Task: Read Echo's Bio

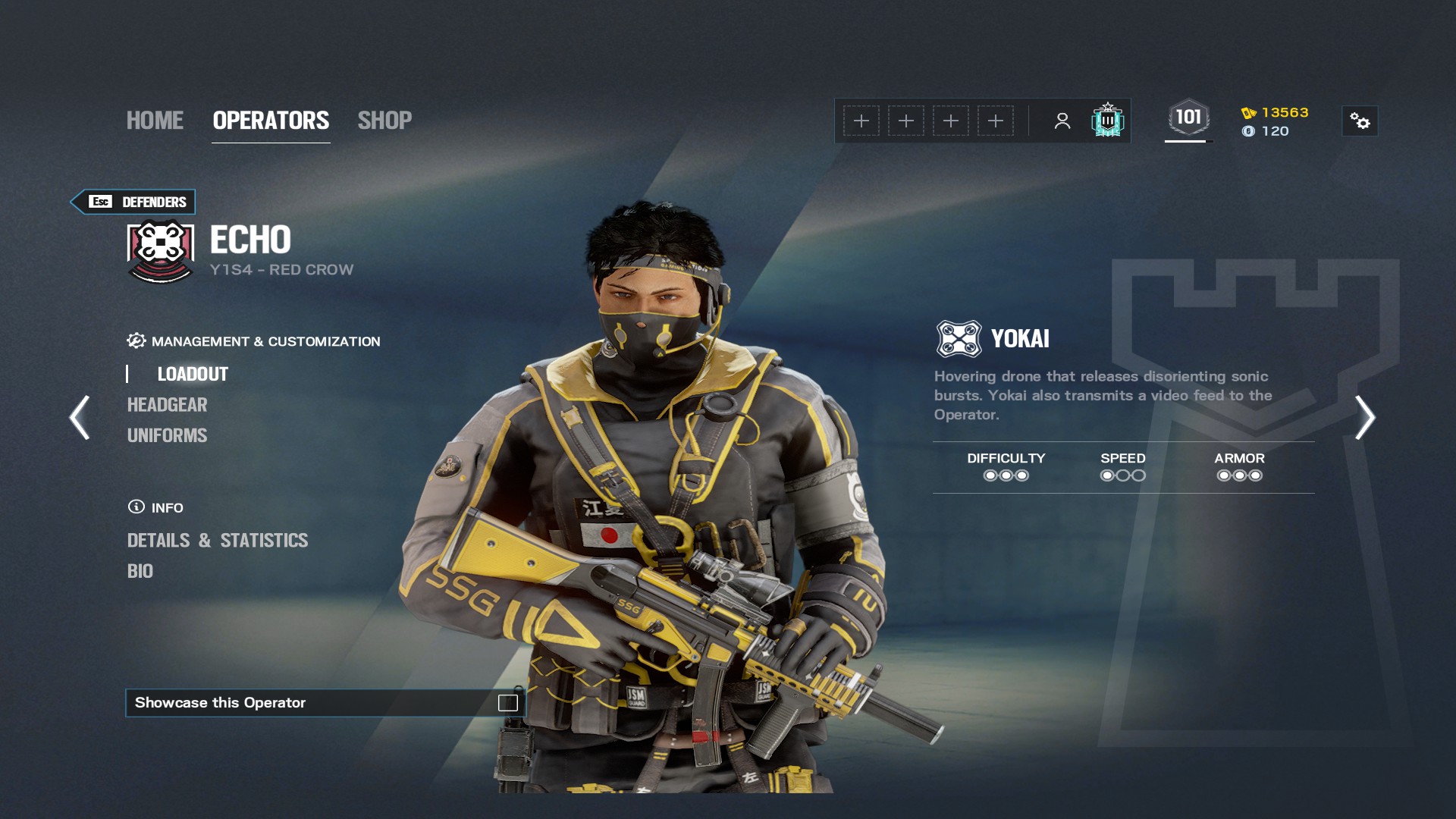Action: pos(140,571)
